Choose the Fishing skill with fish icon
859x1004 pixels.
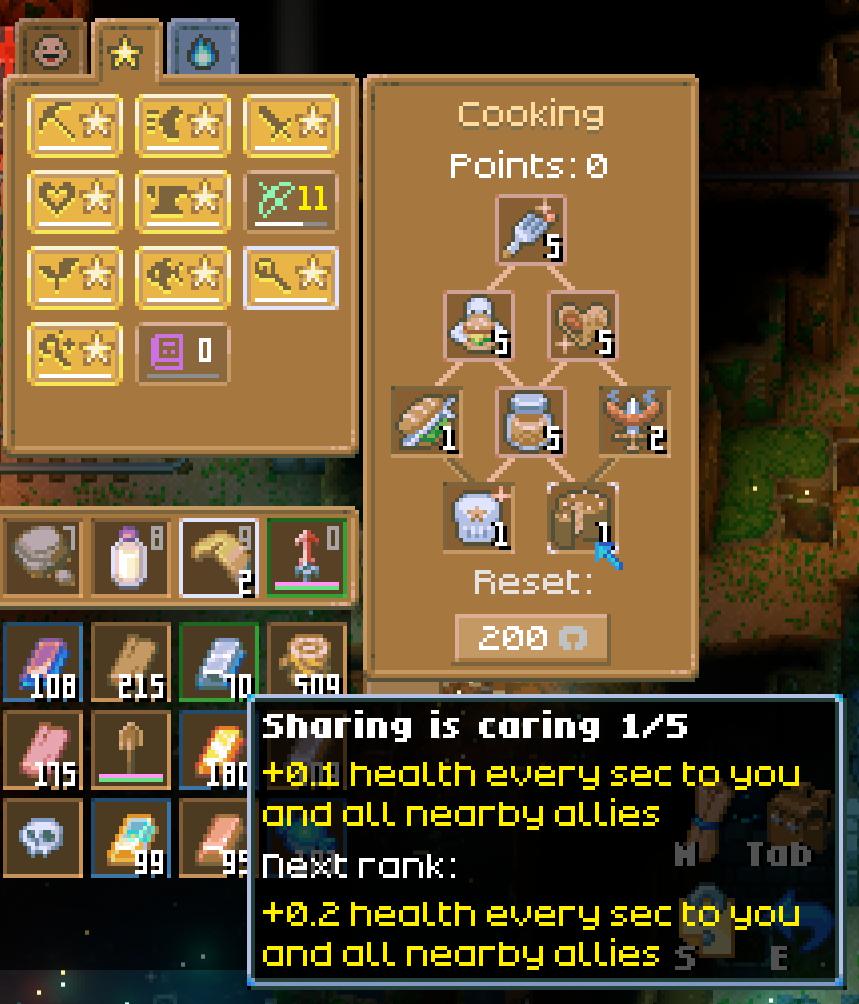[x=182, y=275]
